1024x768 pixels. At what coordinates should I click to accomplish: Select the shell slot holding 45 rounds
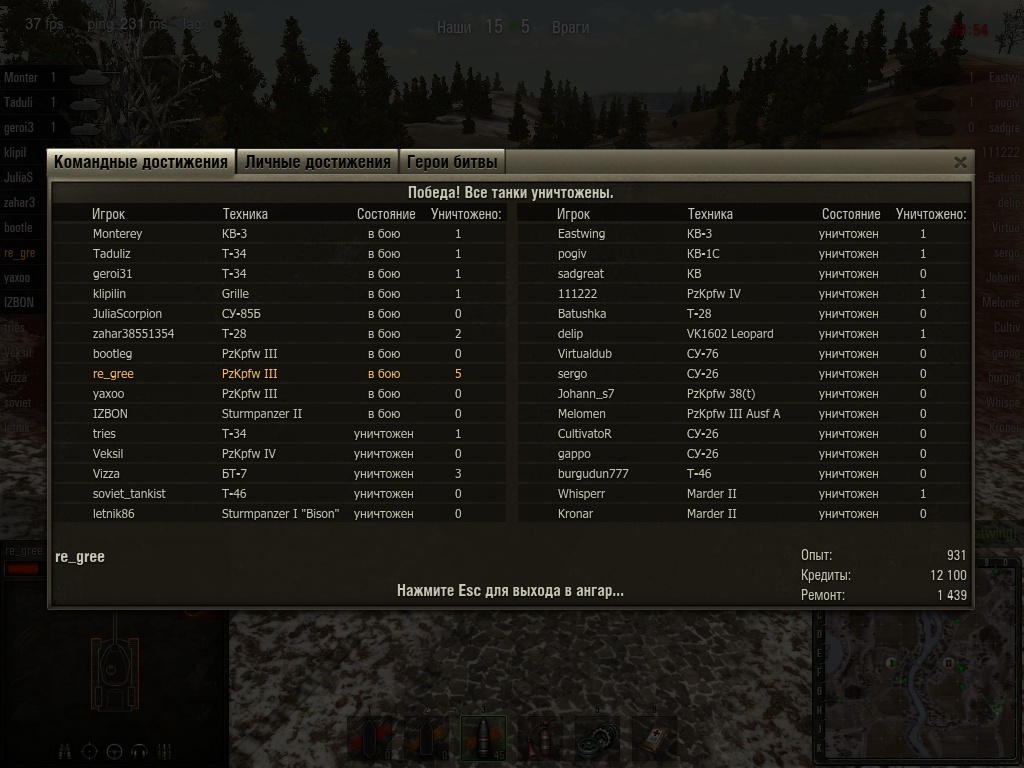[x=482, y=739]
